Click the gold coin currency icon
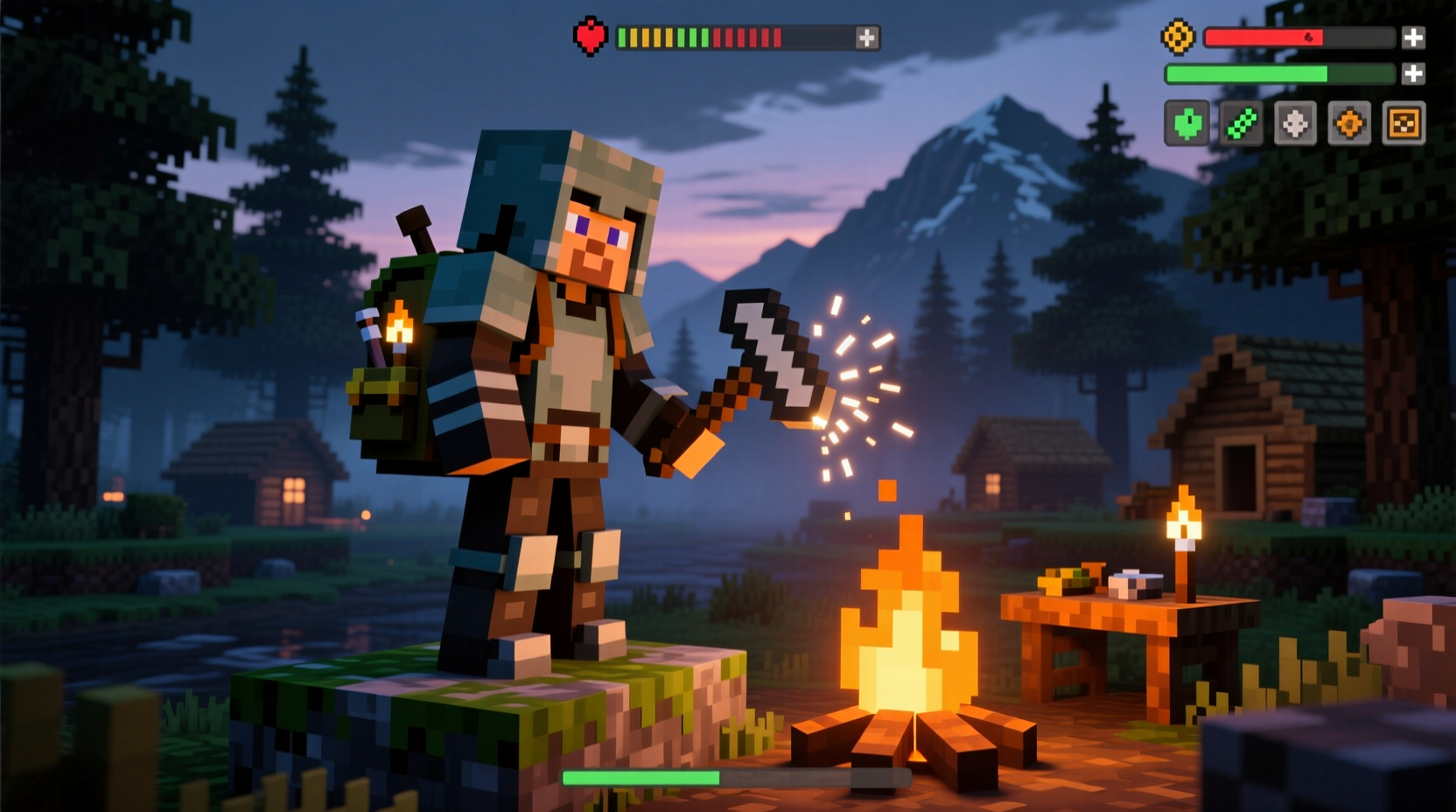Image resolution: width=1456 pixels, height=812 pixels. click(1178, 36)
